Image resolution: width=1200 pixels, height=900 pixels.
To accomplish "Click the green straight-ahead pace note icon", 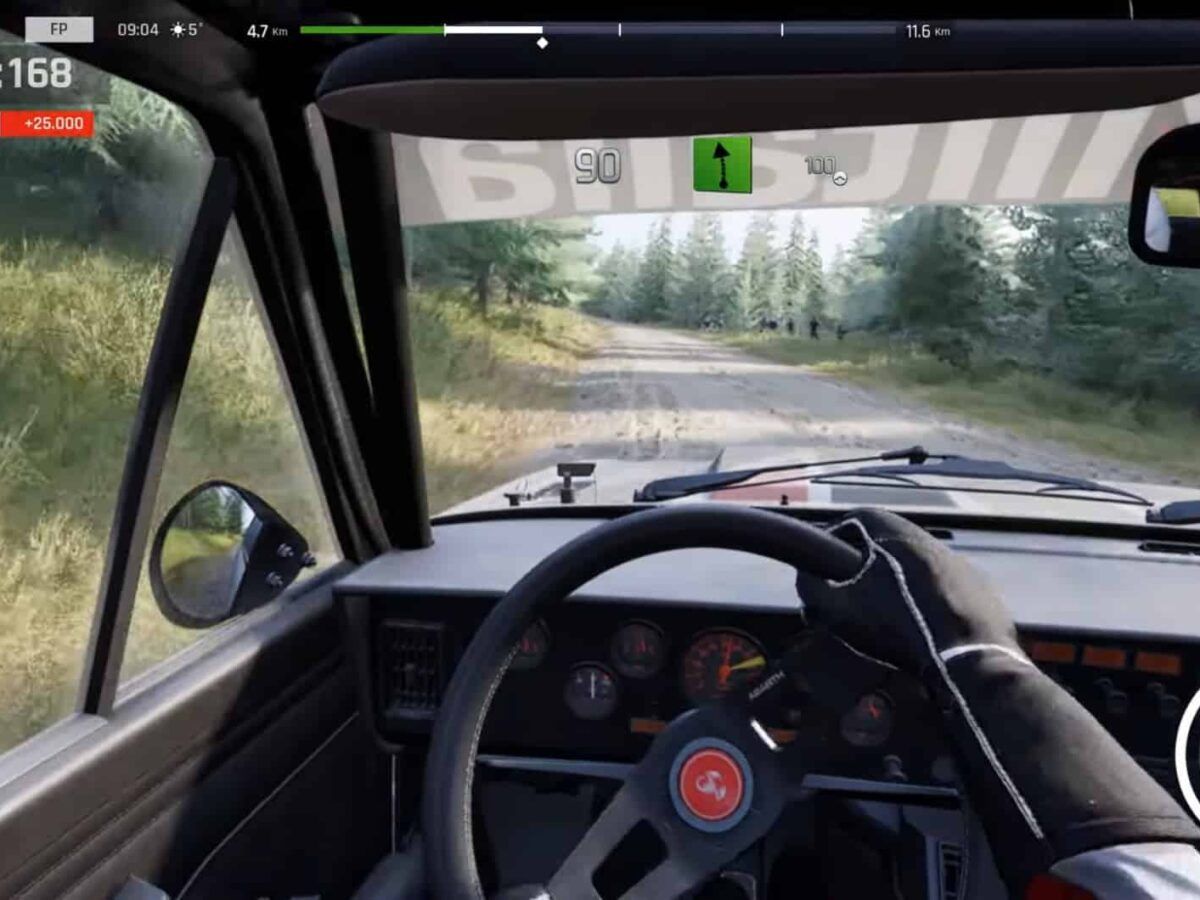I will [x=721, y=165].
